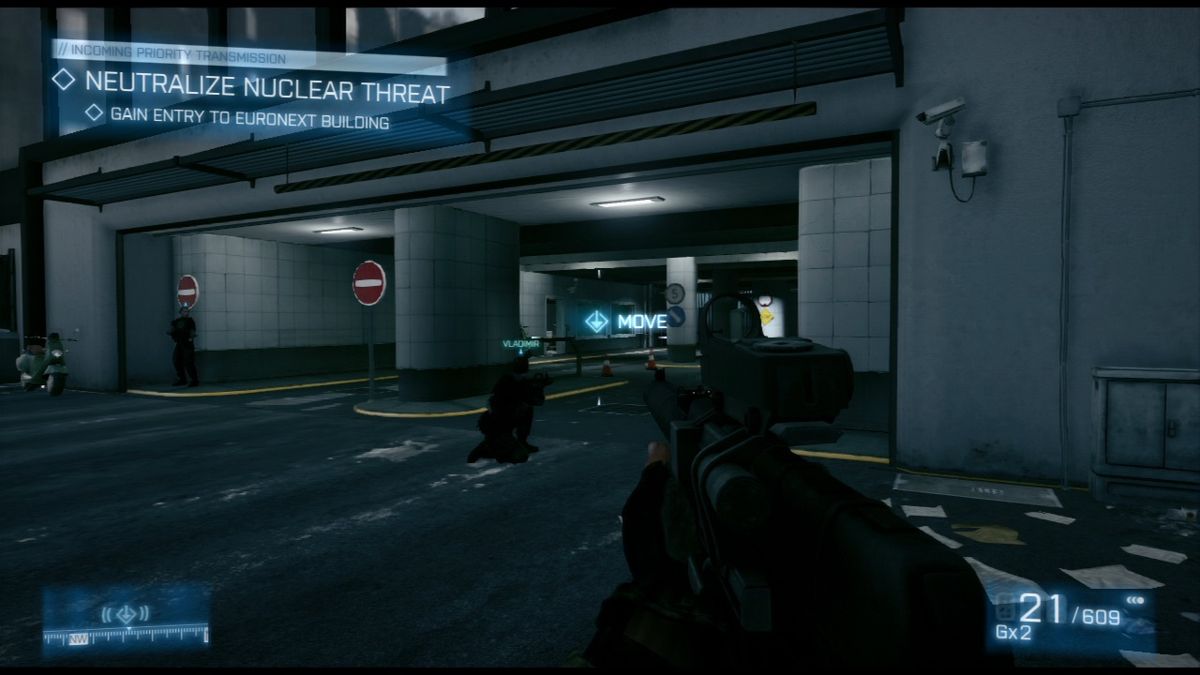This screenshot has width=1200, height=675.
Task: Open the compass radar panel
Action: 126,620
